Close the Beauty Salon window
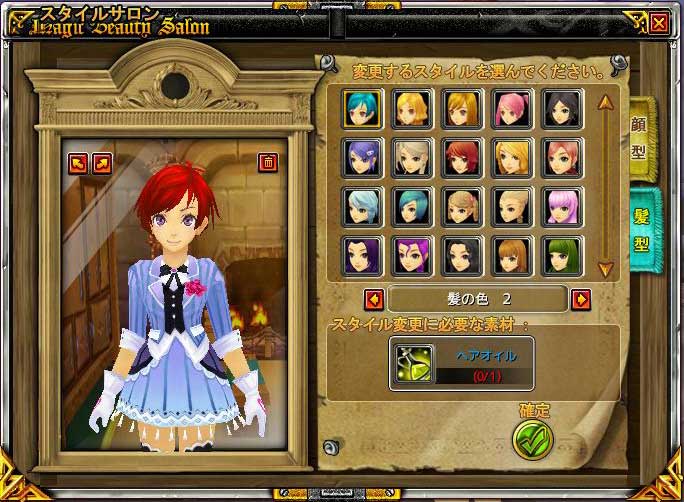This screenshot has width=684, height=502. [x=658, y=22]
